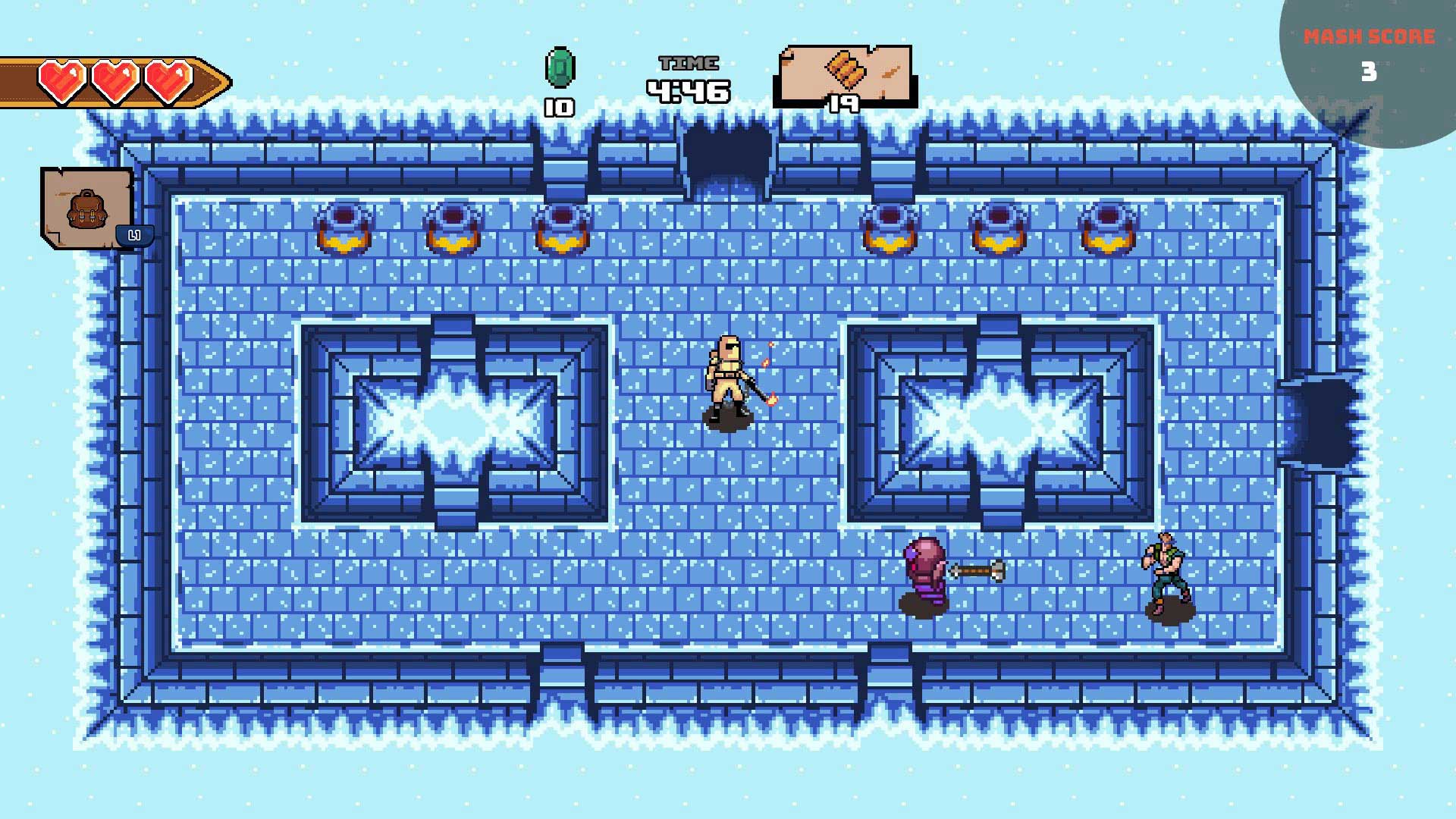
Task: Open the backpack inventory with the L1 icon
Action: tap(87, 209)
